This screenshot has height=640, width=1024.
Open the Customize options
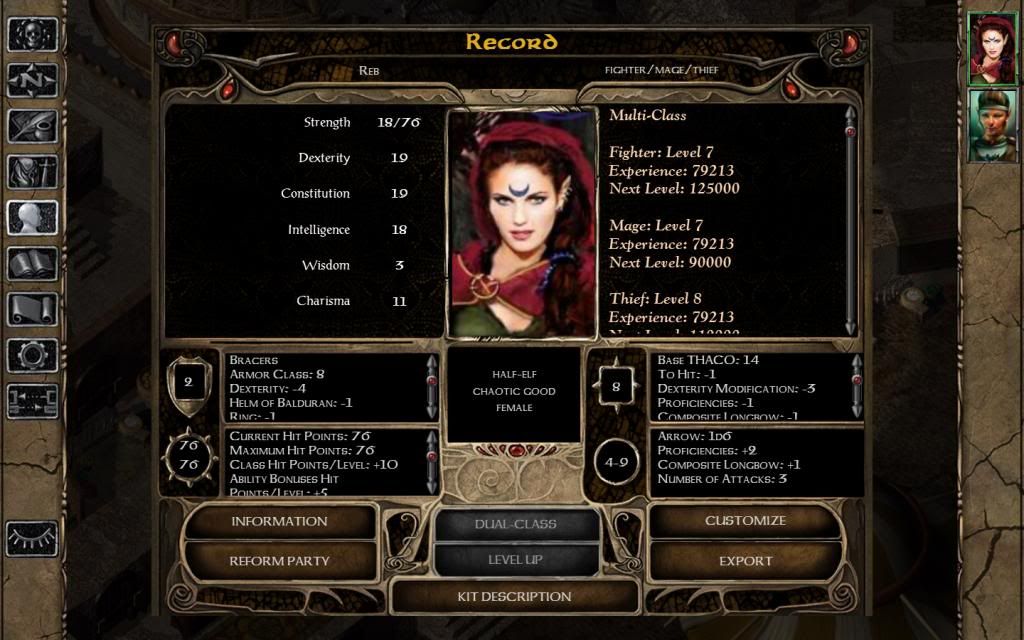[x=745, y=521]
